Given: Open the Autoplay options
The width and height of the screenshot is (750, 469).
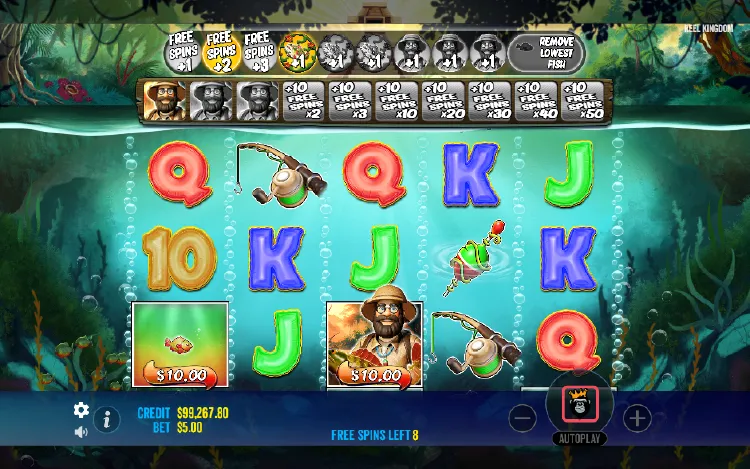Looking at the screenshot, I should tap(580, 439).
